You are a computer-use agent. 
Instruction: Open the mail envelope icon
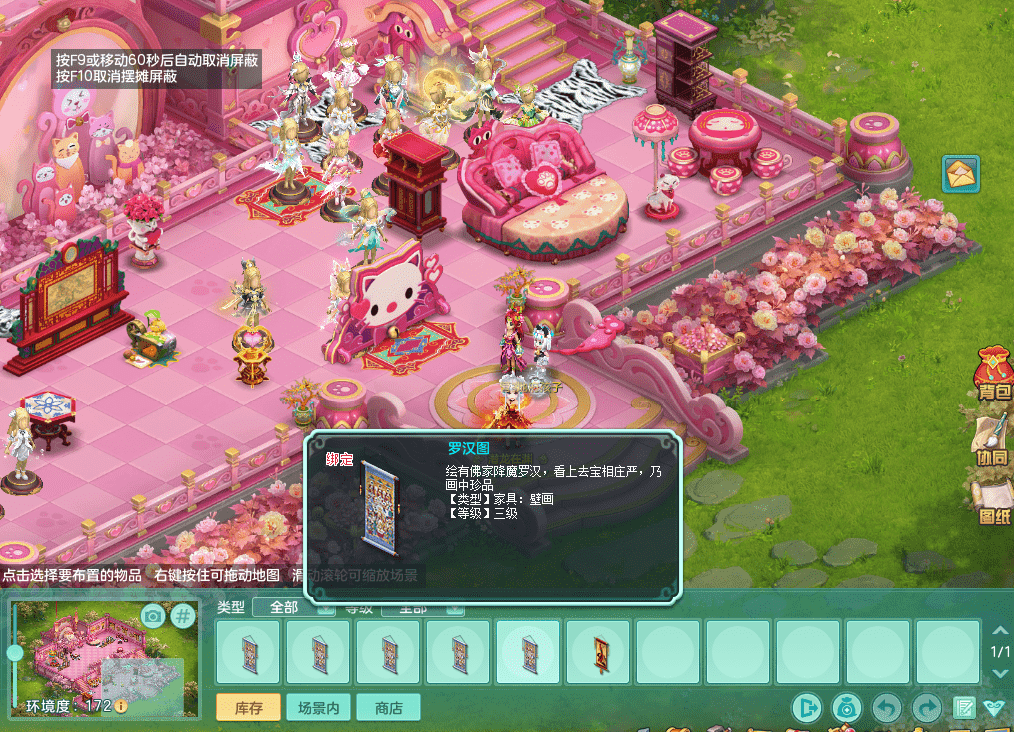point(961,174)
